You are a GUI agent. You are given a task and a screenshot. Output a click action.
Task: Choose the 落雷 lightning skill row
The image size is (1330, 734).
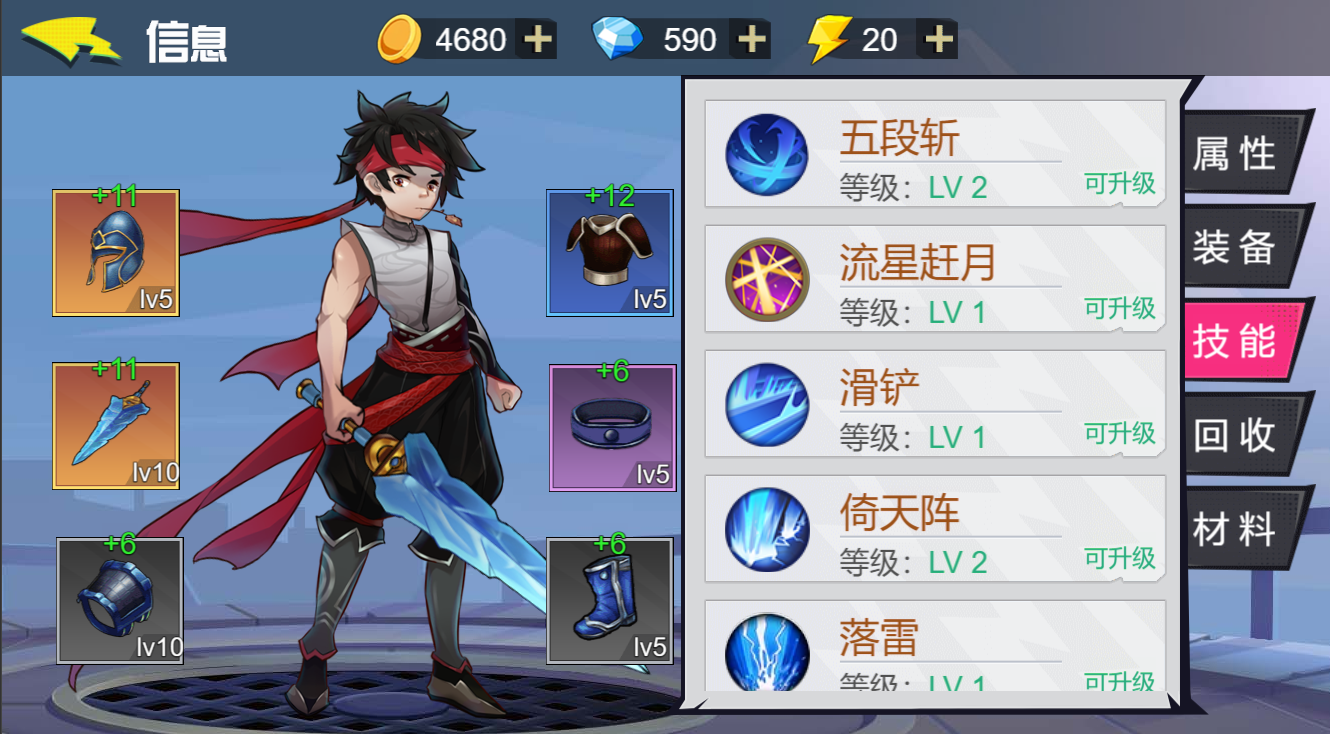tap(935, 647)
